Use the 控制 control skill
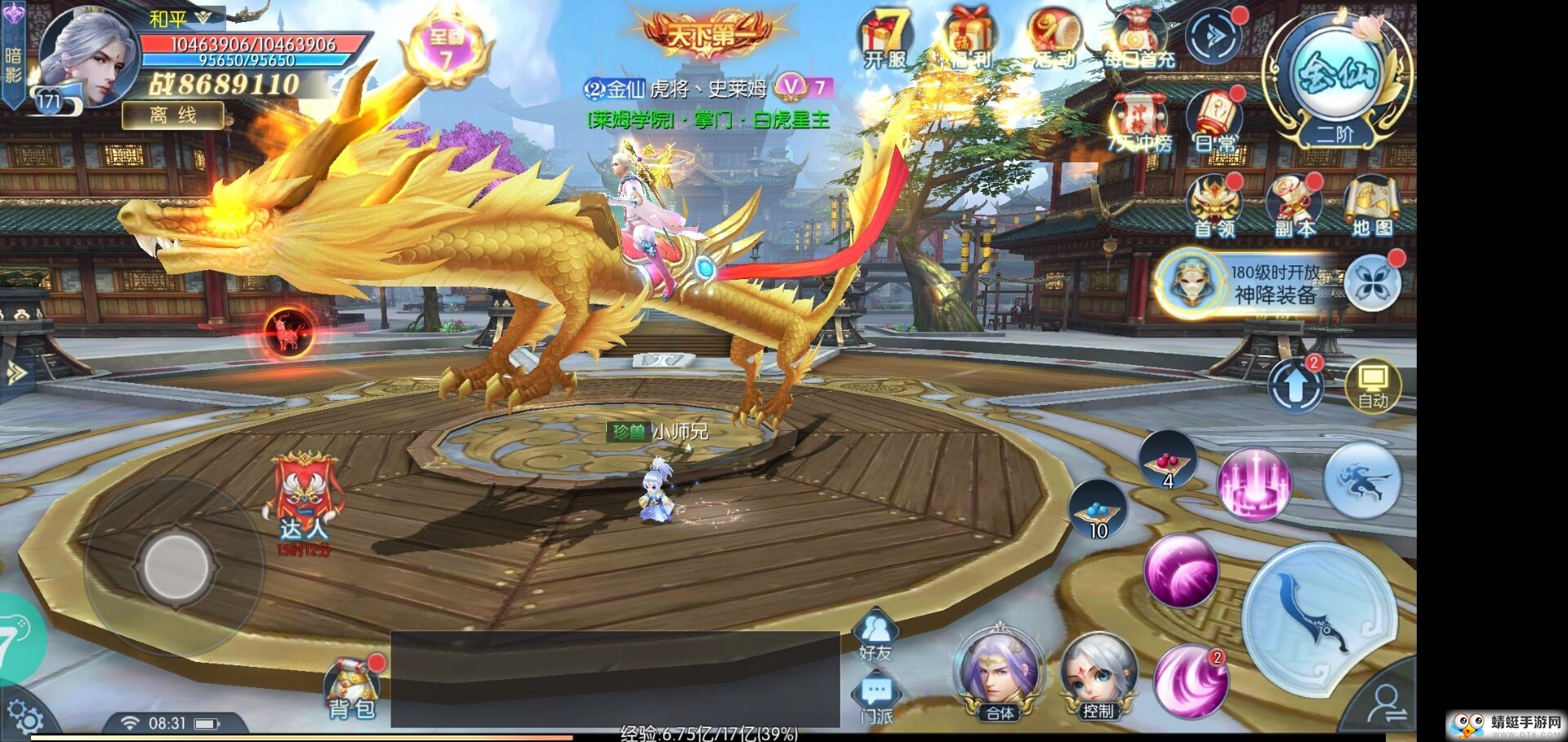The width and height of the screenshot is (1568, 742). (1098, 677)
